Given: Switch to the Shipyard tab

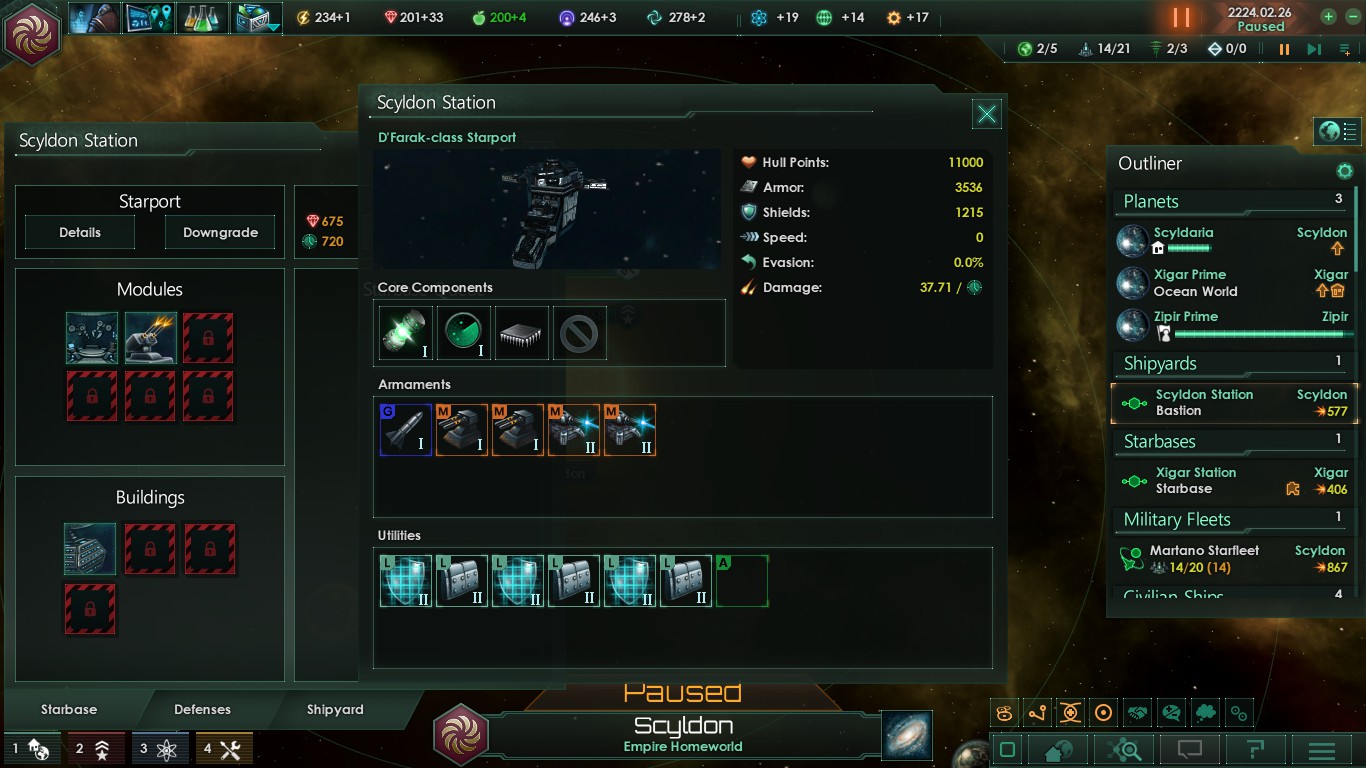Looking at the screenshot, I should pos(335,709).
